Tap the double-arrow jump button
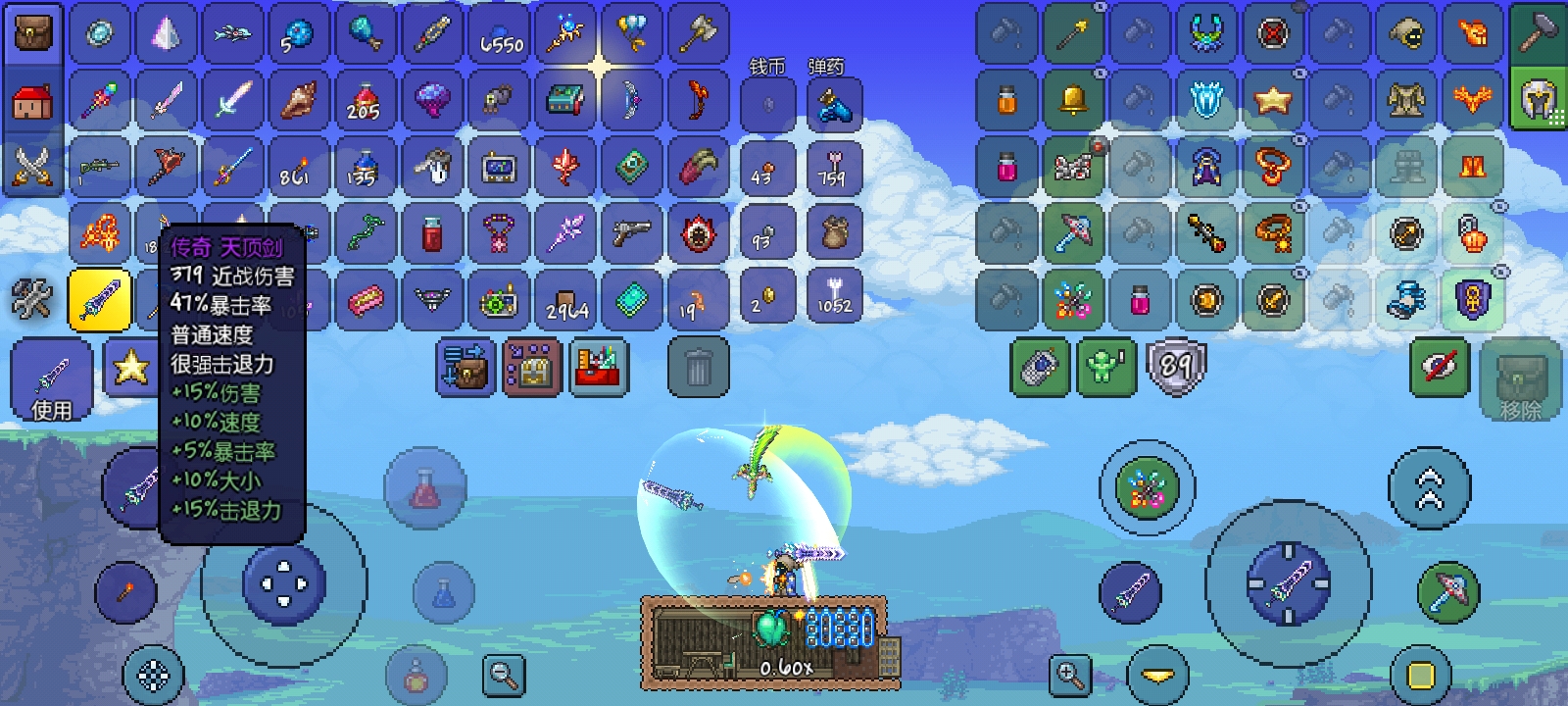 (x=1430, y=488)
